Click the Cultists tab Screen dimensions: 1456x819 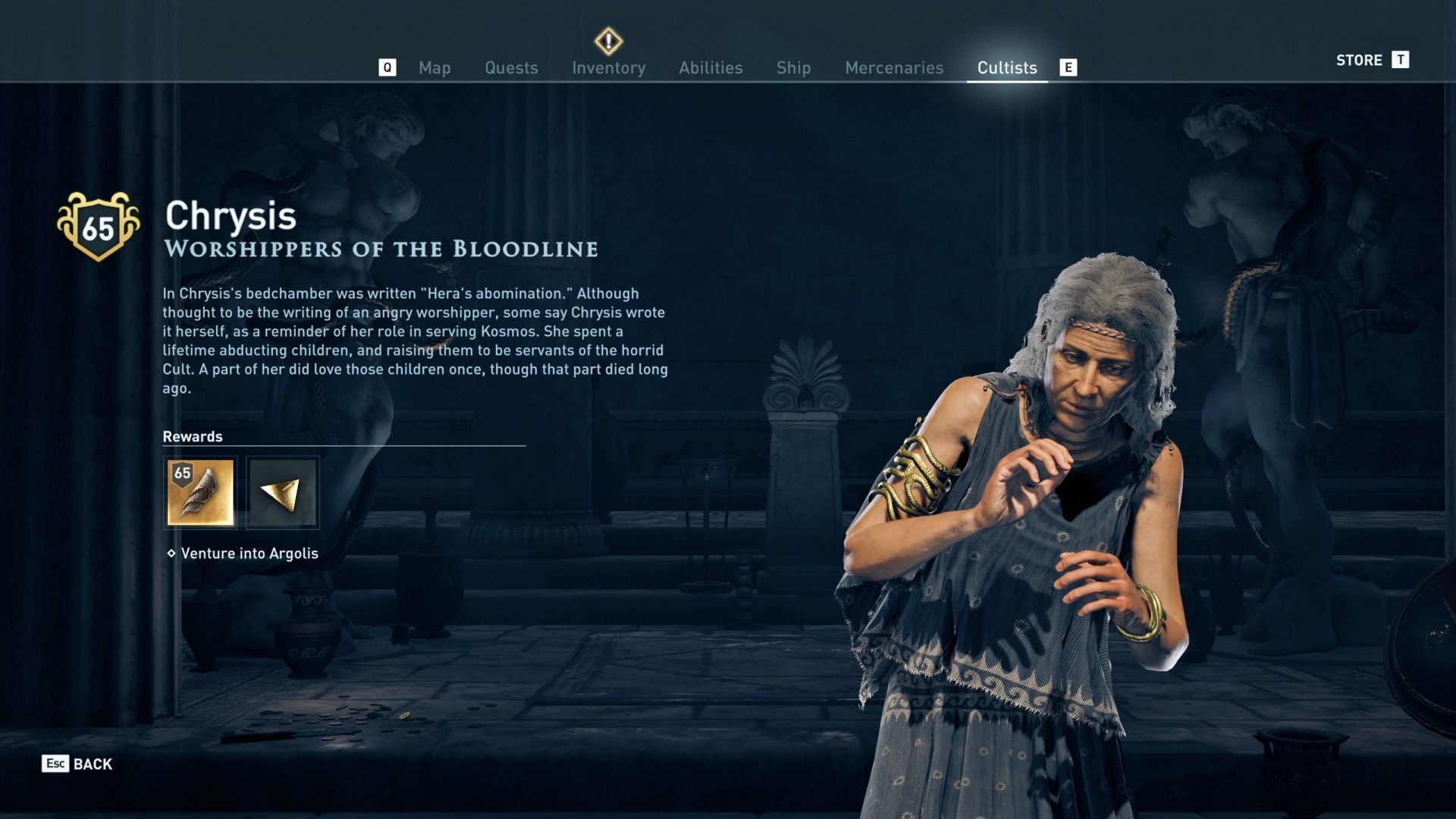point(1006,68)
